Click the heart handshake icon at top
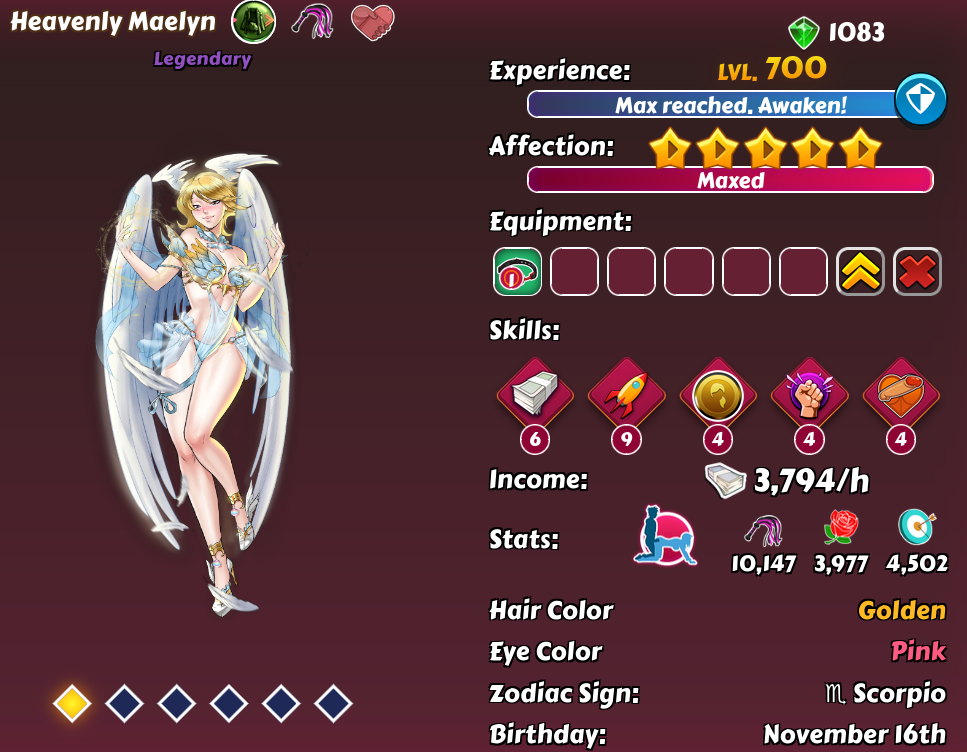This screenshot has width=967, height=752. point(373,21)
